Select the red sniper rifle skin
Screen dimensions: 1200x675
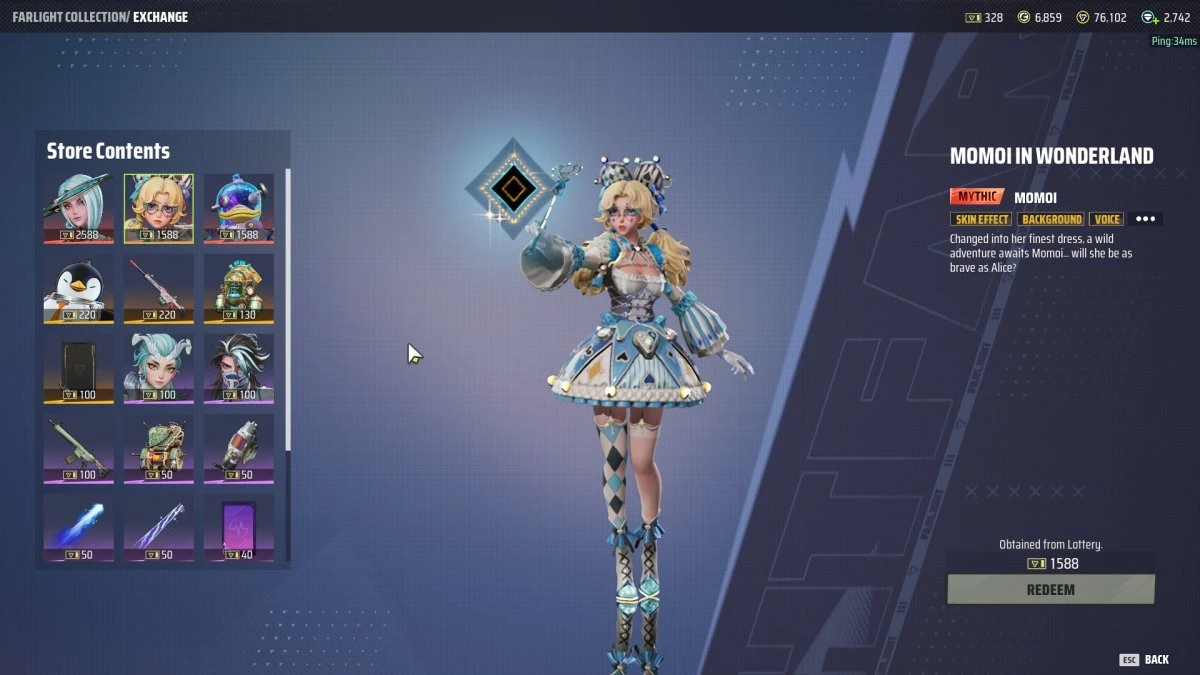[x=159, y=288]
